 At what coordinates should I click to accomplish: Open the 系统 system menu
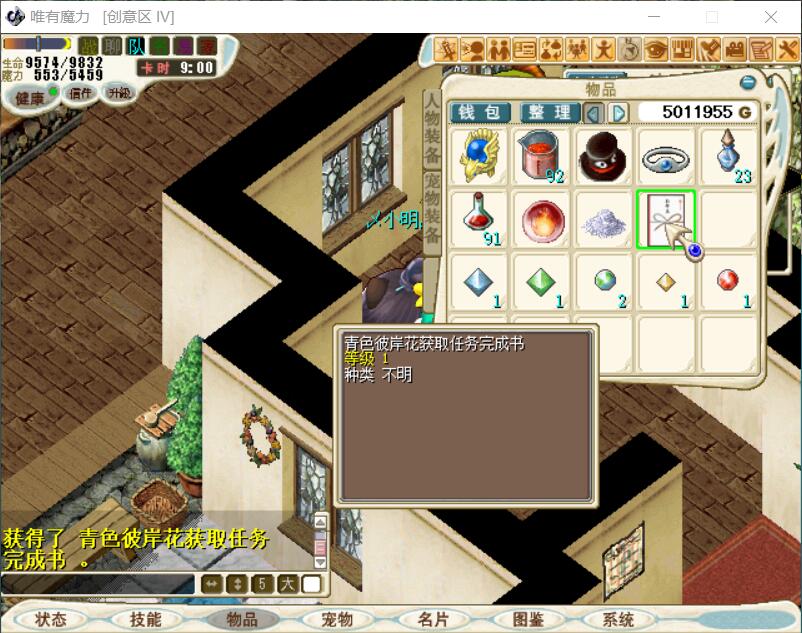pos(618,620)
